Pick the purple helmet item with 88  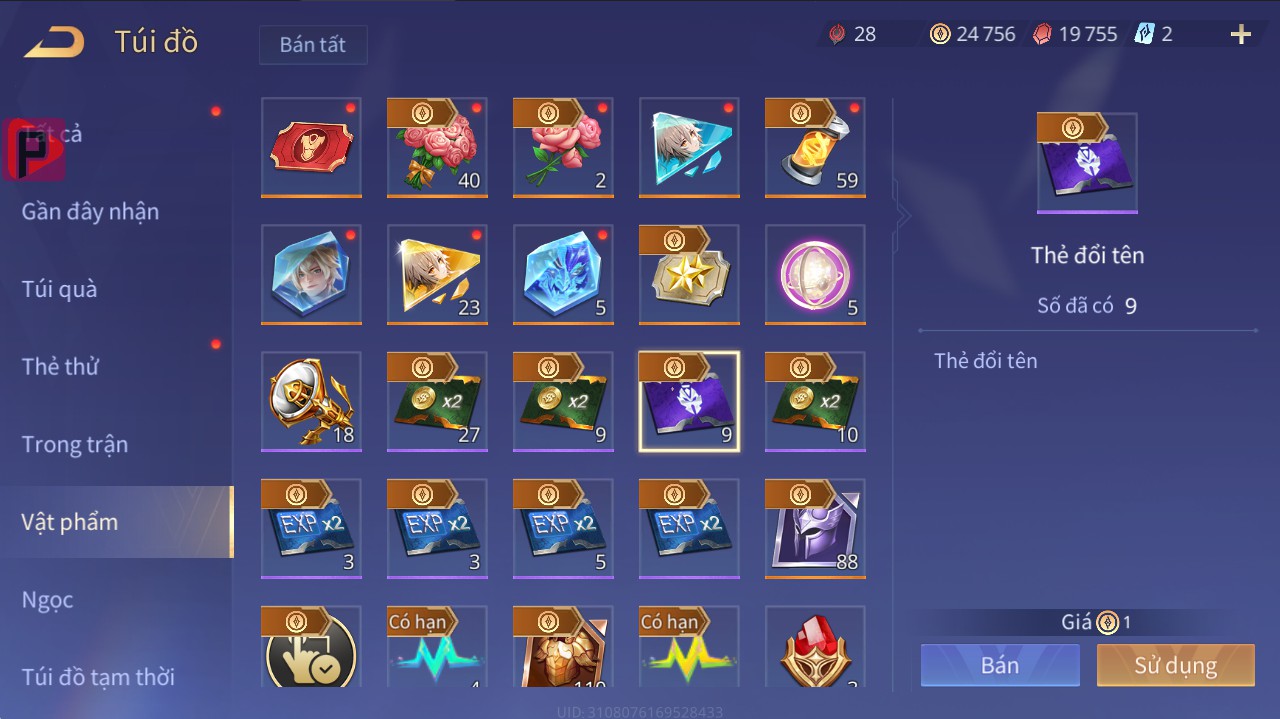tap(815, 528)
